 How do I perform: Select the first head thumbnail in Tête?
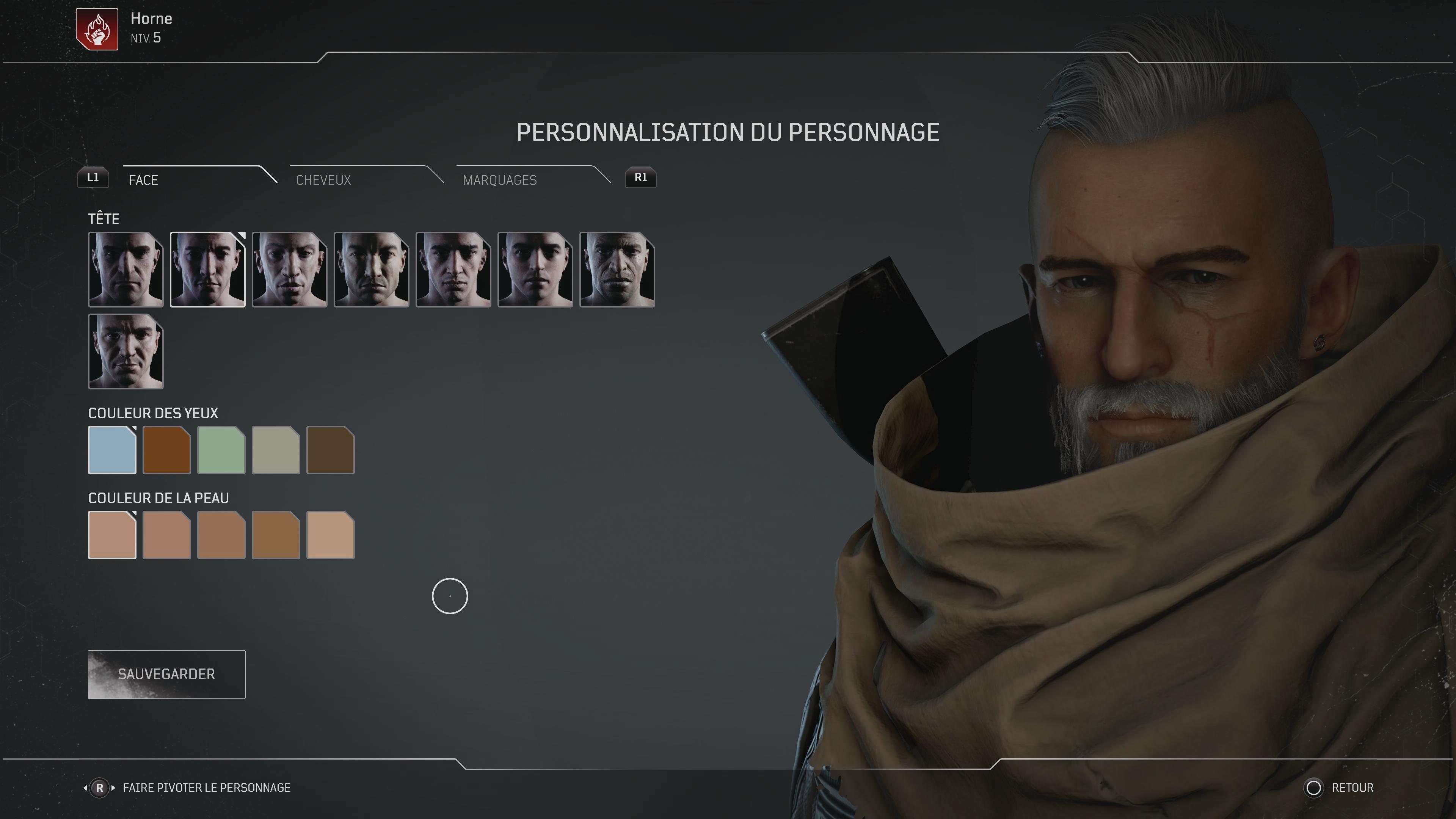coord(126,270)
